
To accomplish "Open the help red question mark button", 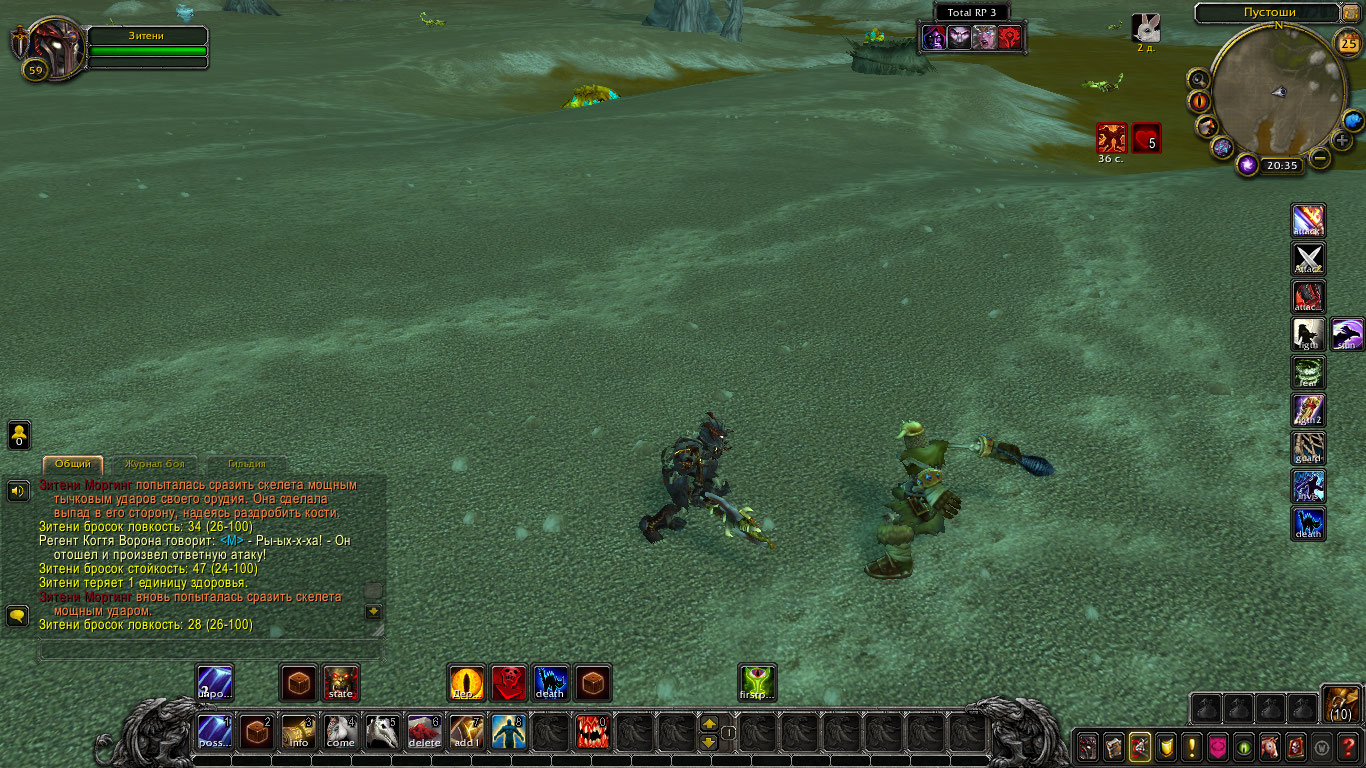I will (1348, 746).
